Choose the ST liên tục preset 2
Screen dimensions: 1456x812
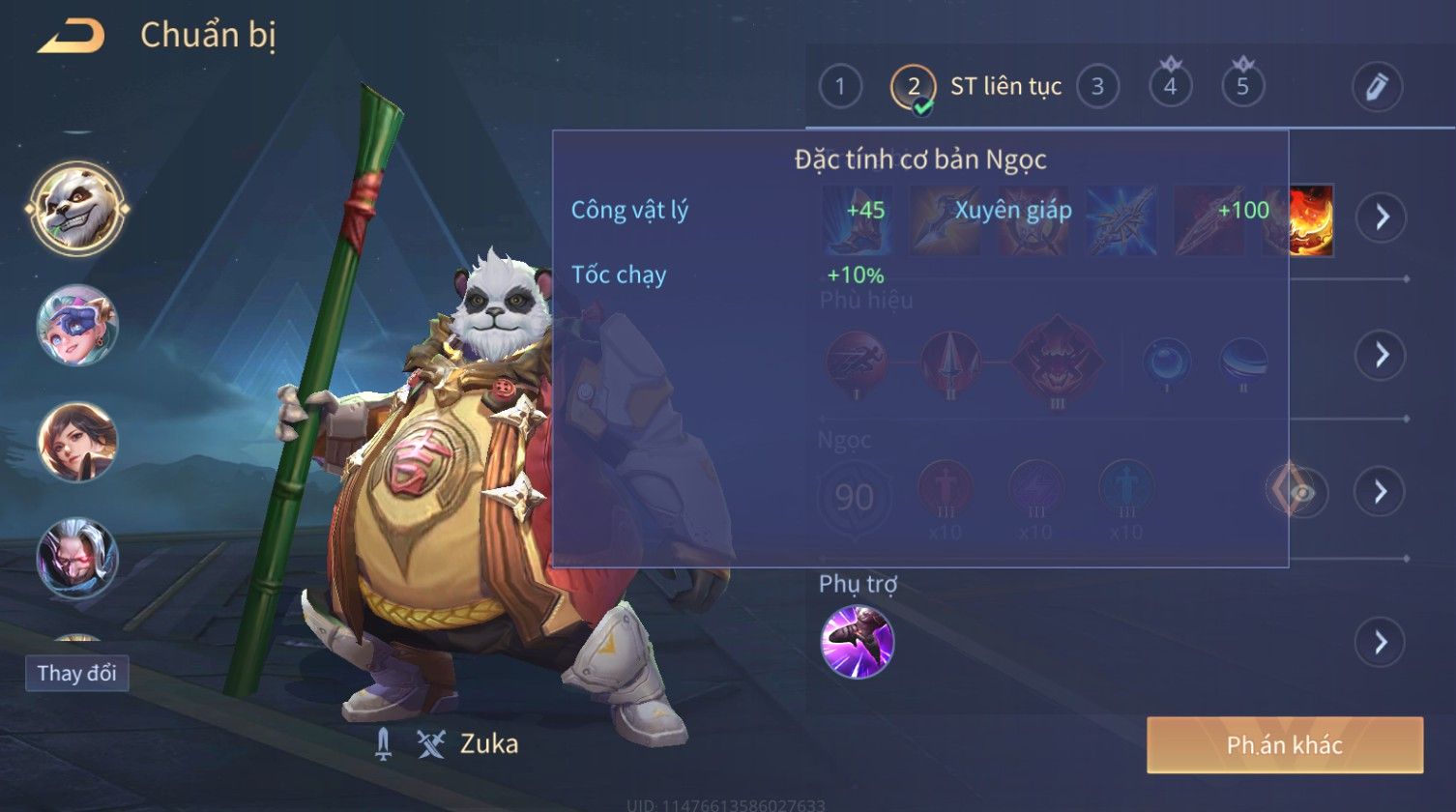[x=914, y=87]
